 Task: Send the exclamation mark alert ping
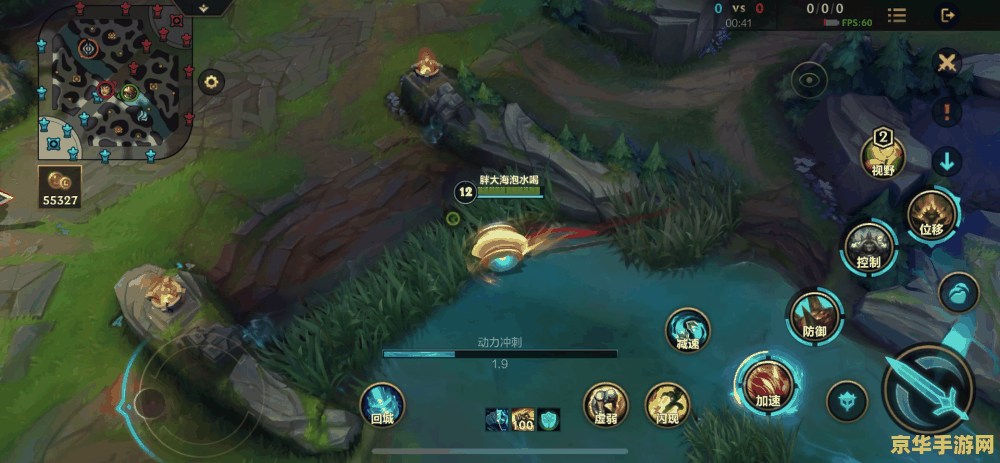click(x=946, y=110)
